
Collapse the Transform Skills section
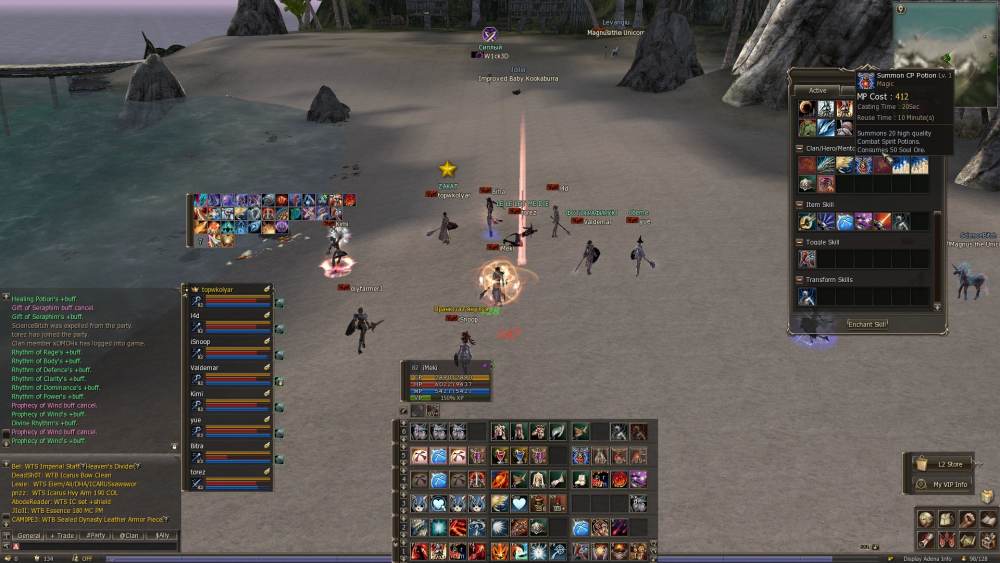pos(800,280)
